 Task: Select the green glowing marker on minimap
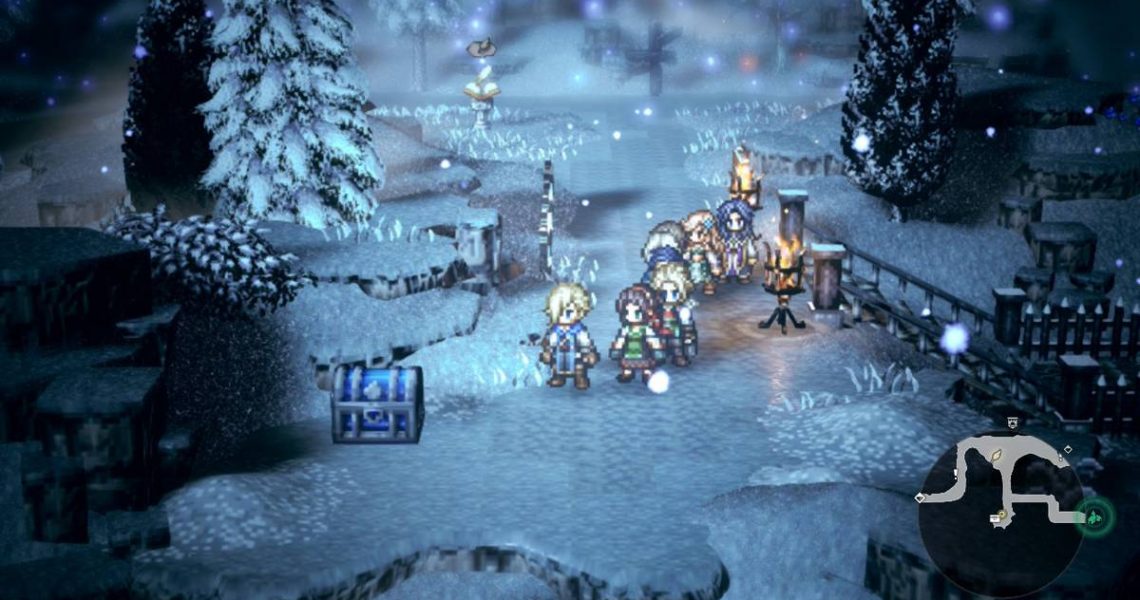coord(1096,517)
